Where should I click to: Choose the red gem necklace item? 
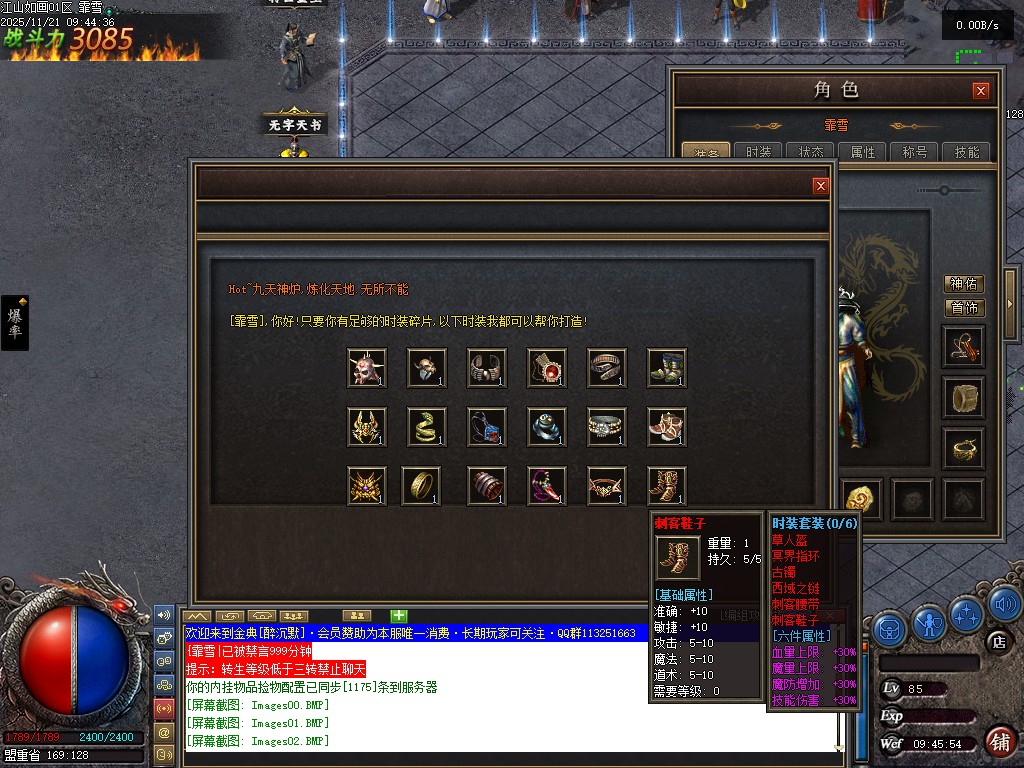coord(547,367)
